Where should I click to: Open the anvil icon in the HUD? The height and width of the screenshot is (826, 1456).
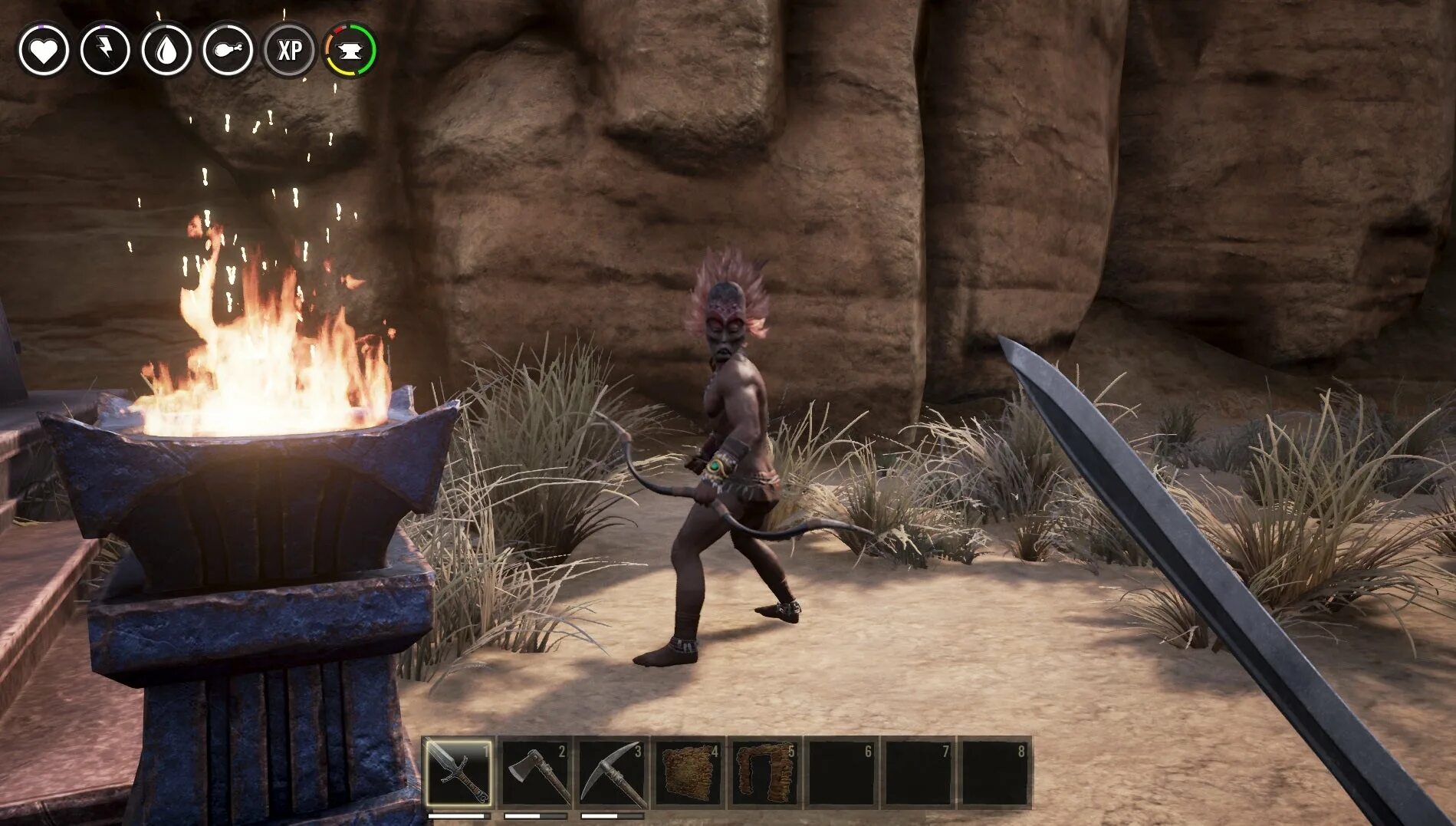pyautogui.click(x=350, y=51)
